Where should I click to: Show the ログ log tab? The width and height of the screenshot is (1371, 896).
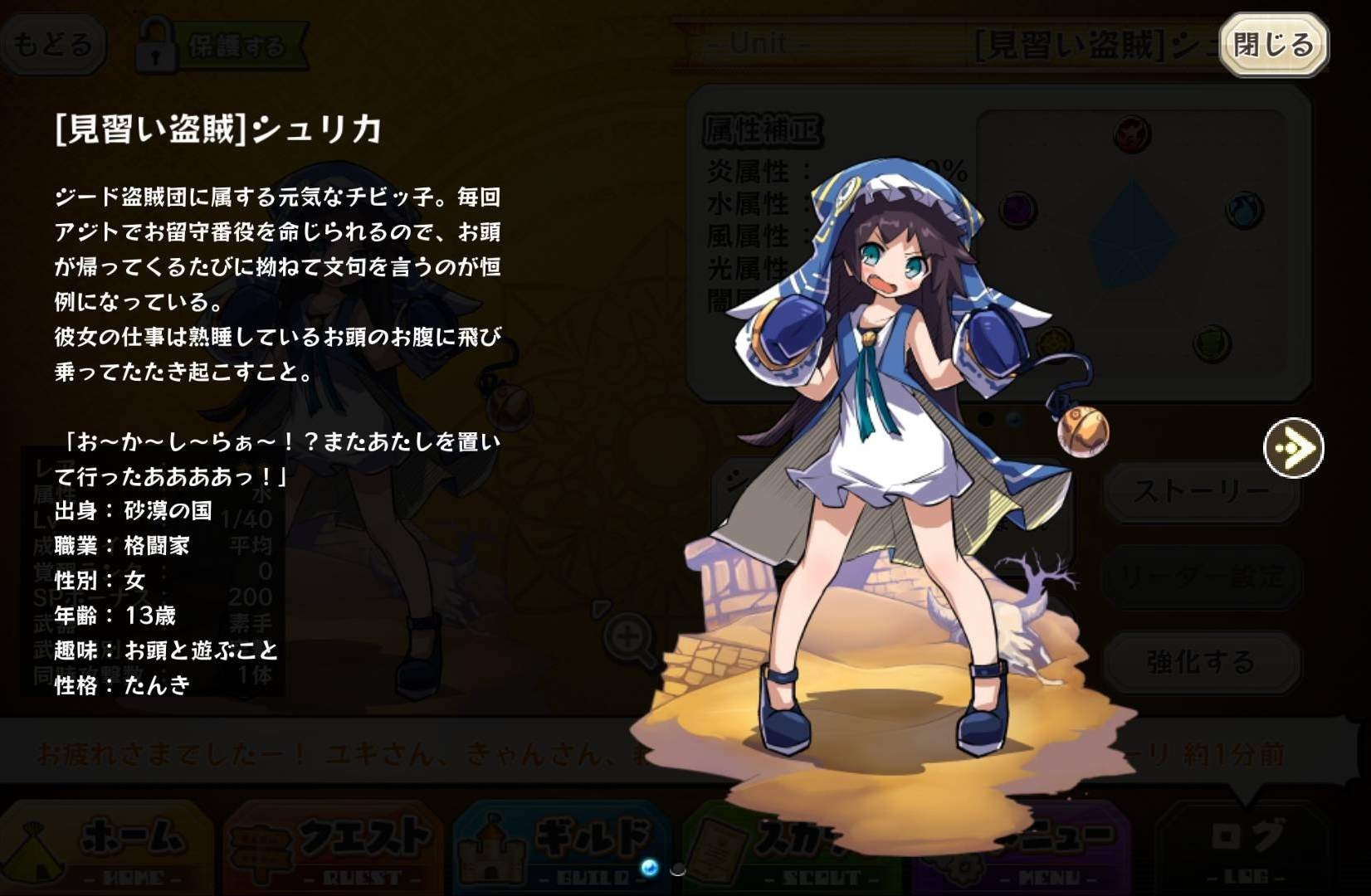(x=1245, y=848)
